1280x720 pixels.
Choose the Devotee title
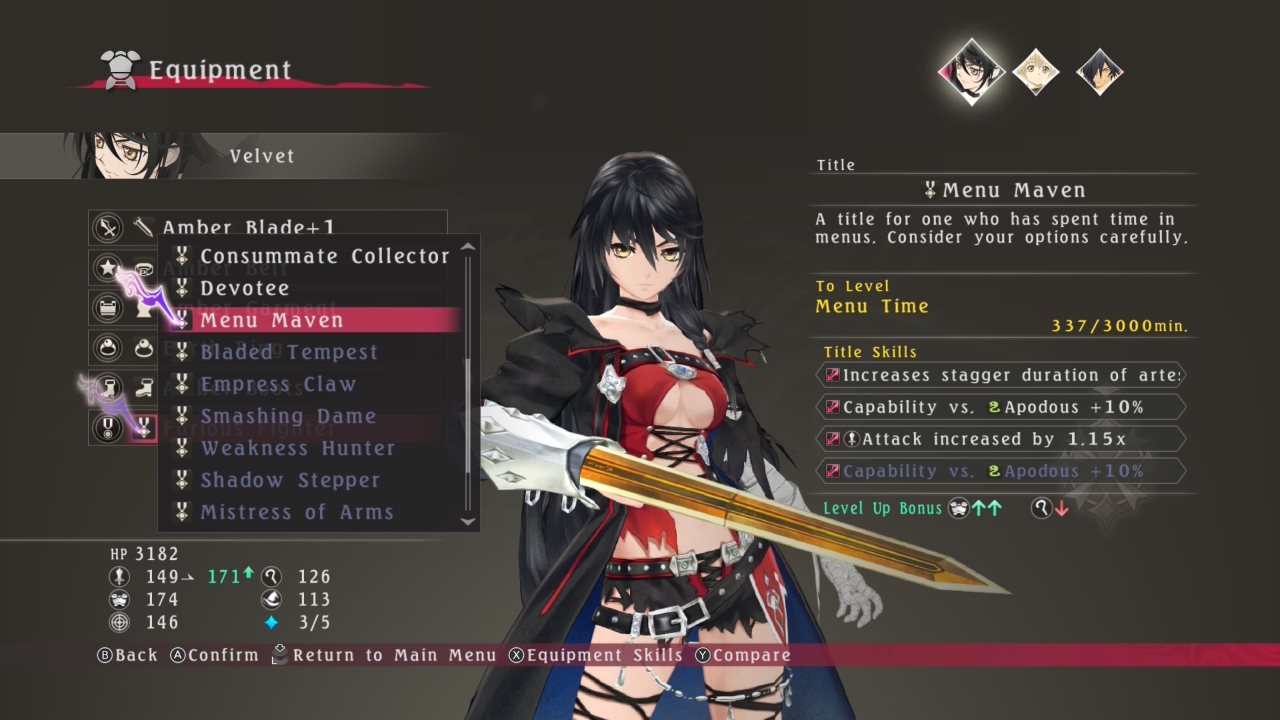(244, 288)
